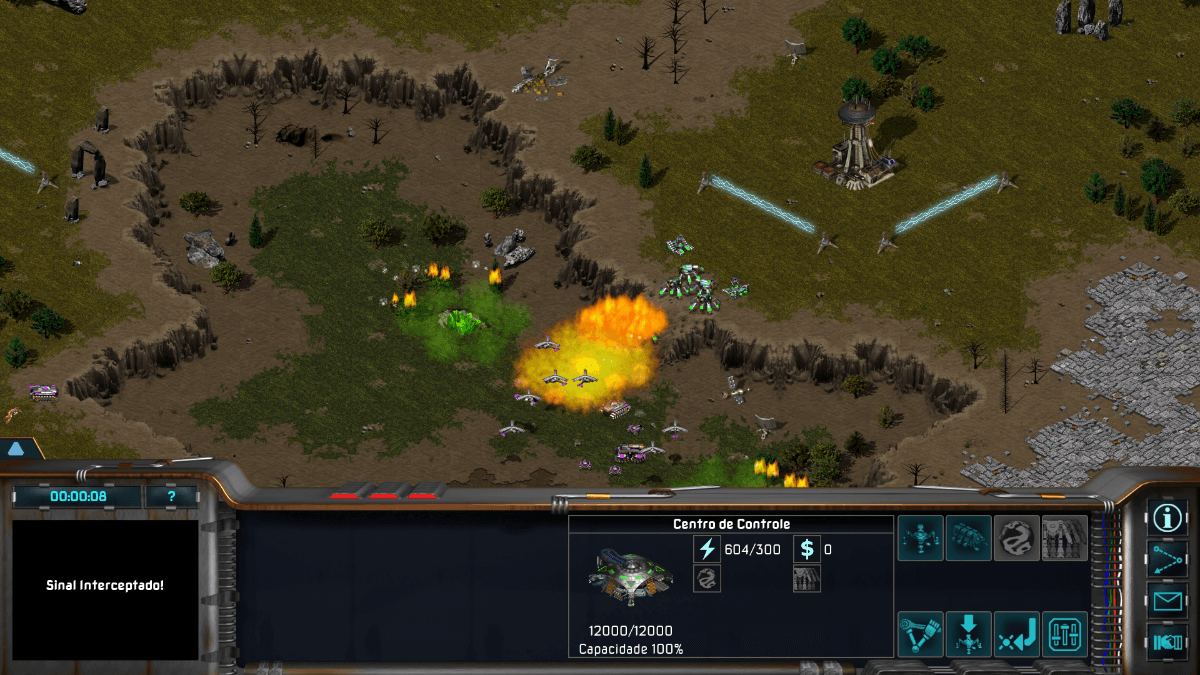Activate the wrench repair arm command
The width and height of the screenshot is (1200, 675).
coord(920,634)
